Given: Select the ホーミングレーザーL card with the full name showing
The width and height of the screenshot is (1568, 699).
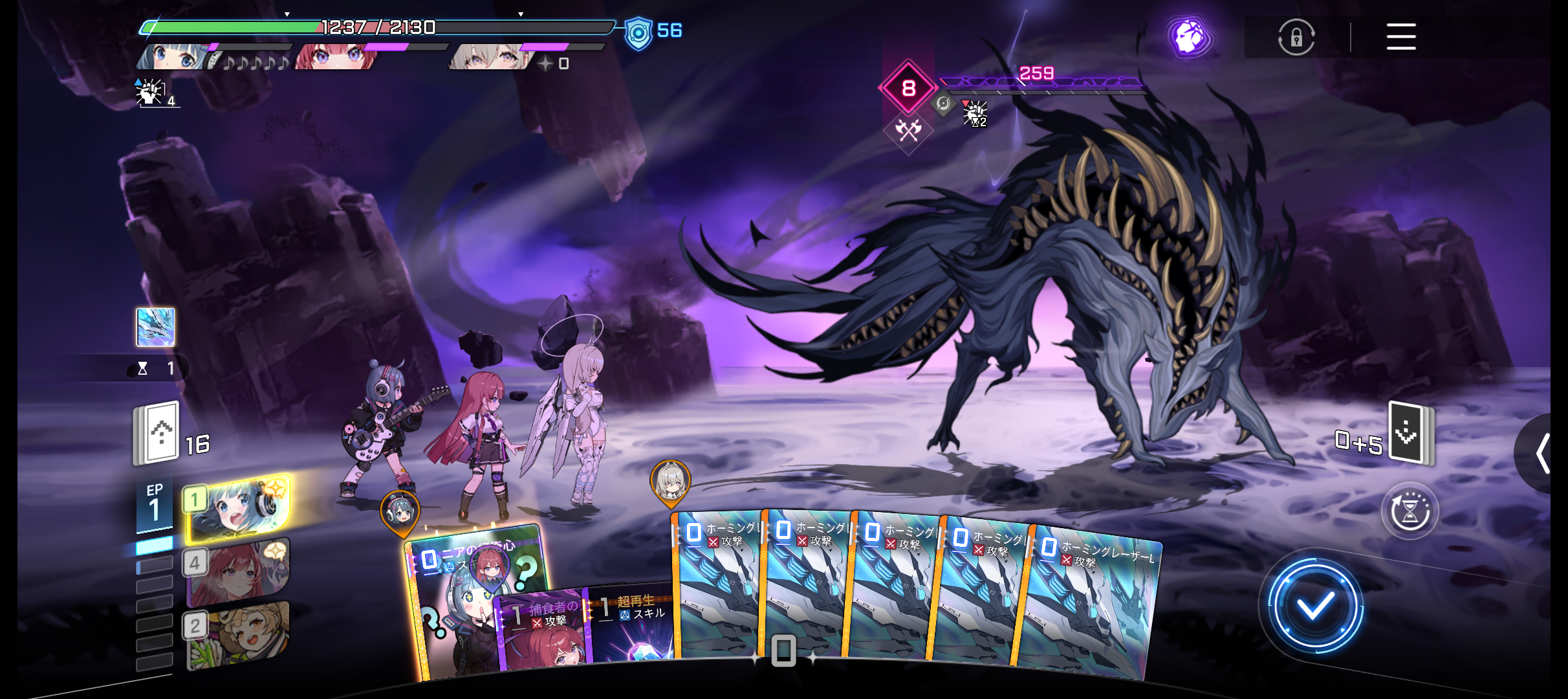Looking at the screenshot, I should (x=1093, y=602).
